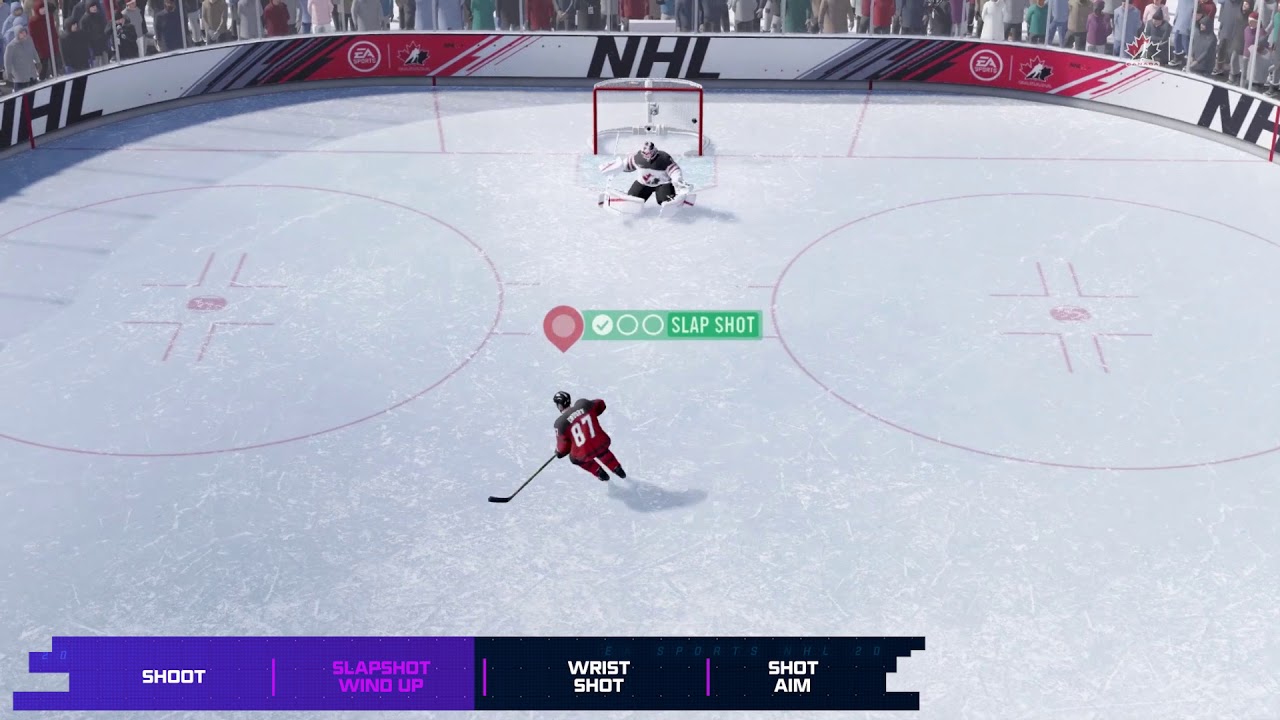
Task: Click the Shoot label in the tutorial bar
Action: (x=173, y=676)
